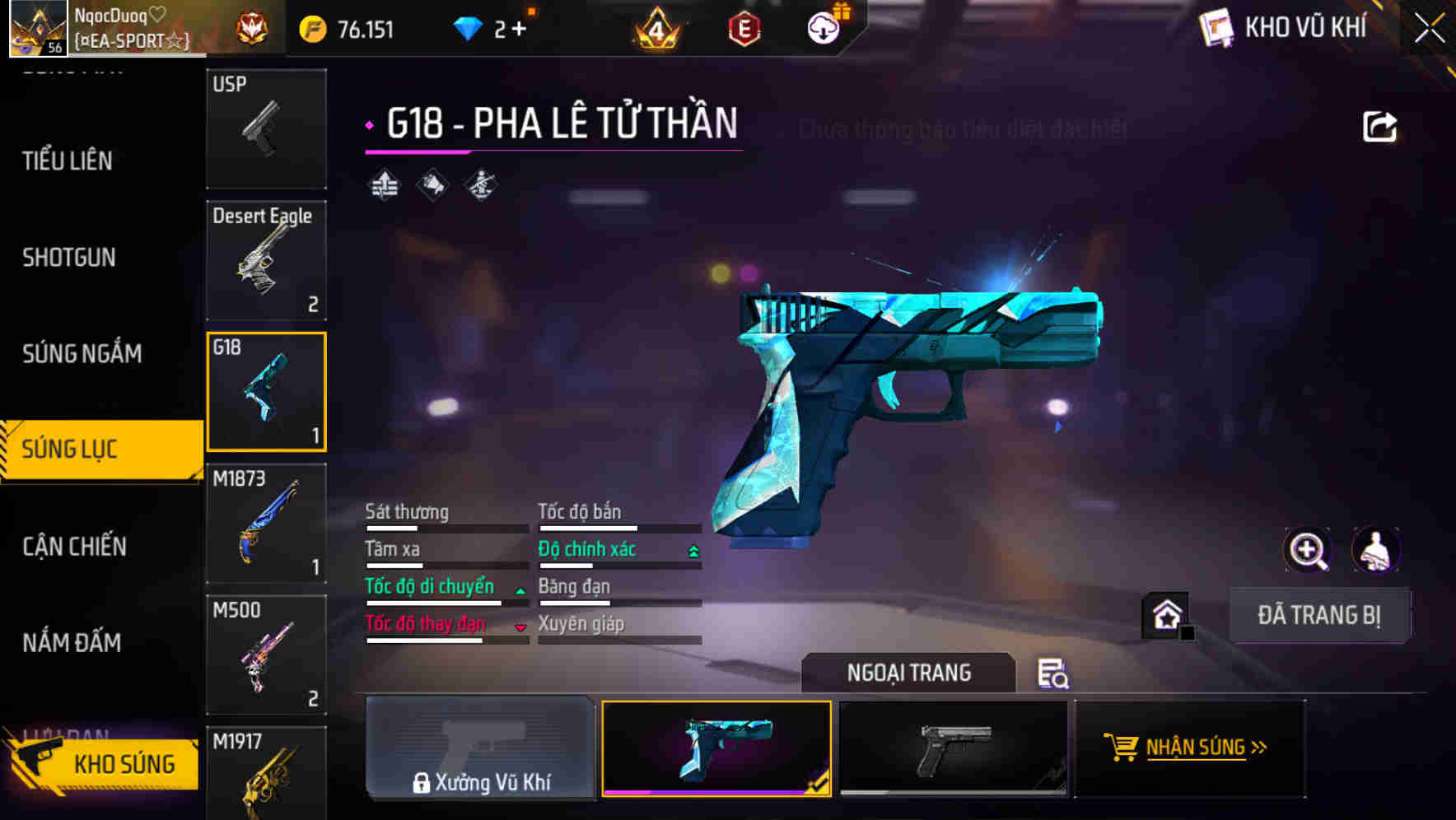Open the level 4 crown rank icon
Viewport: 1456px width, 820px height.
[x=655, y=26]
